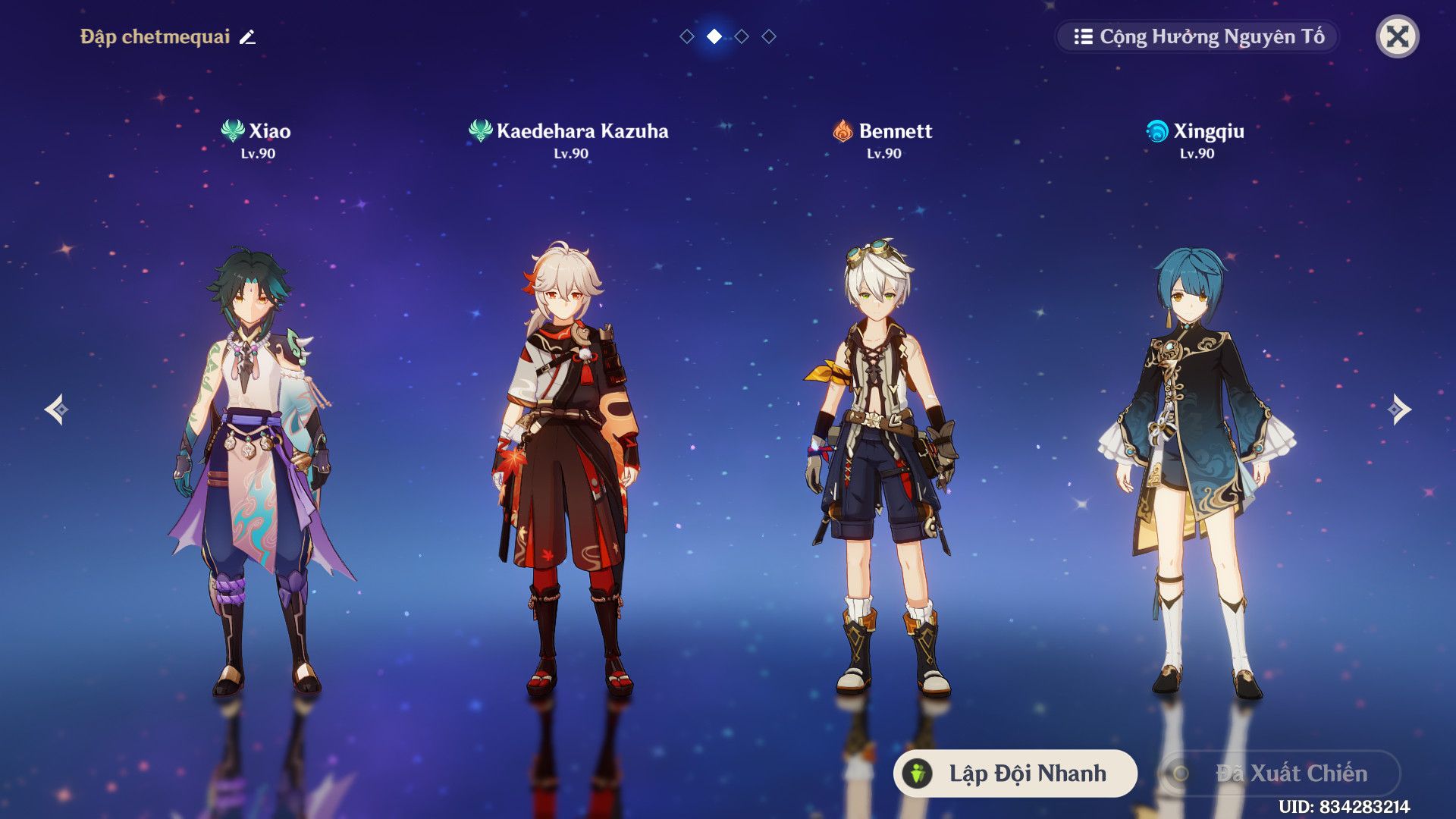Edit the team name with the pencil icon

pyautogui.click(x=247, y=37)
